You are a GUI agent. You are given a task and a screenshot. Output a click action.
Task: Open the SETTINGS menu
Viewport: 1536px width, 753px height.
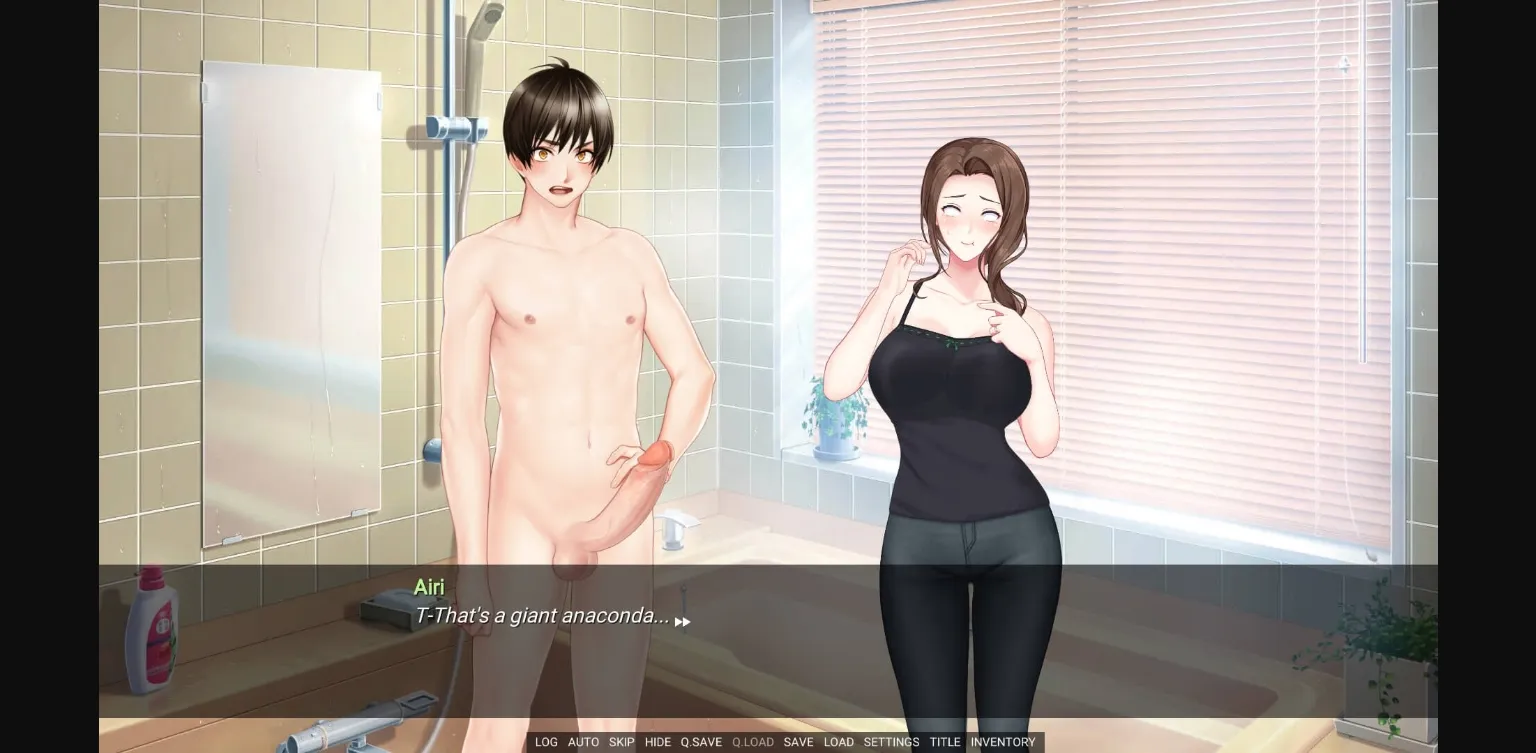pos(891,742)
